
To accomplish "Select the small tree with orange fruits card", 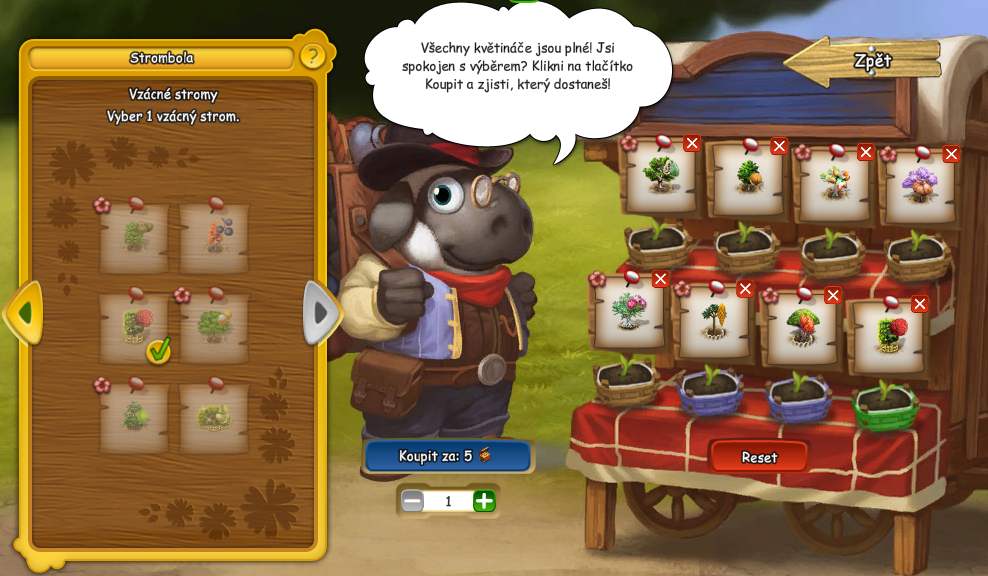I will tap(834, 185).
